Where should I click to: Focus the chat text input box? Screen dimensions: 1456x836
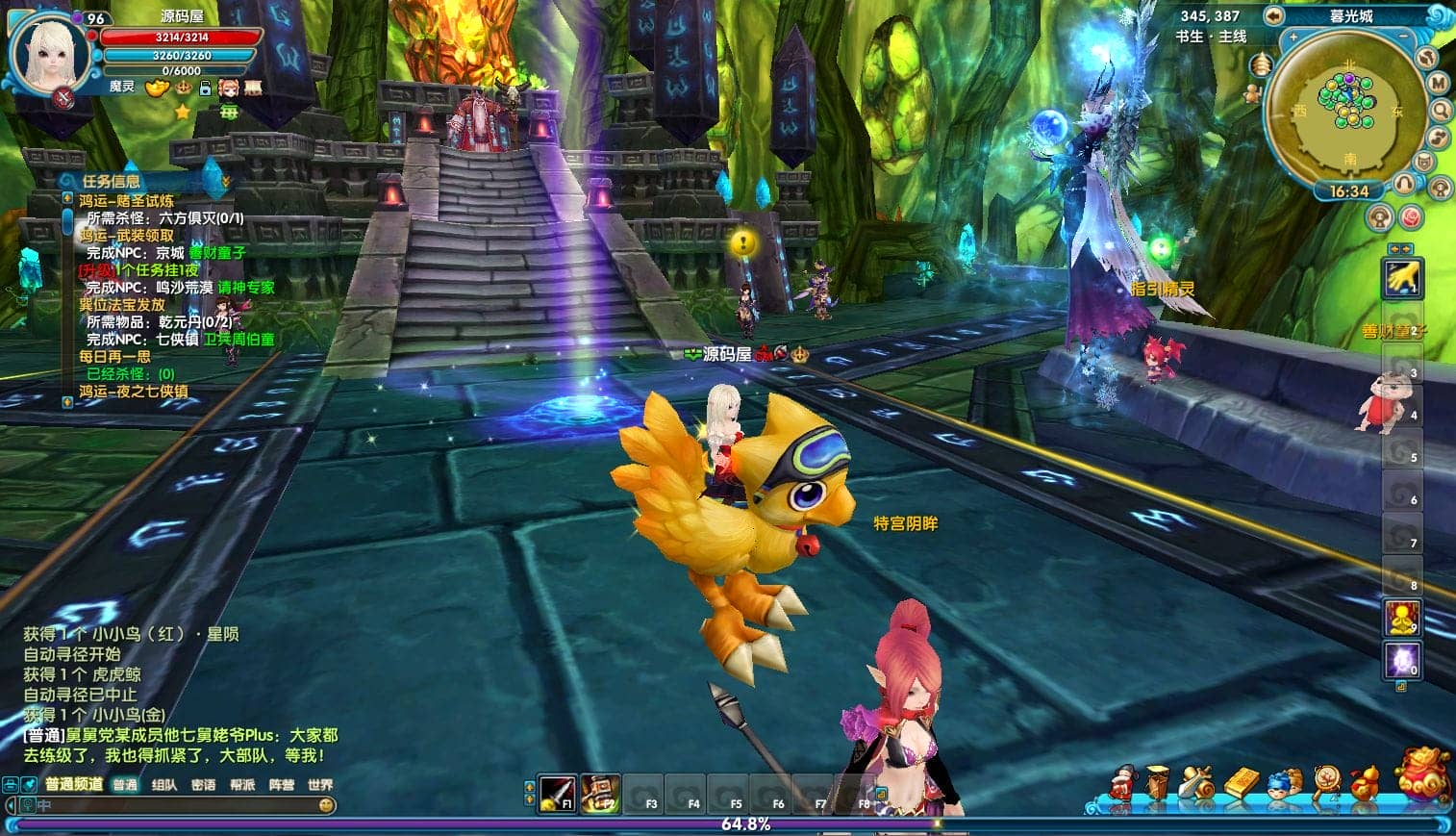pyautogui.click(x=173, y=805)
